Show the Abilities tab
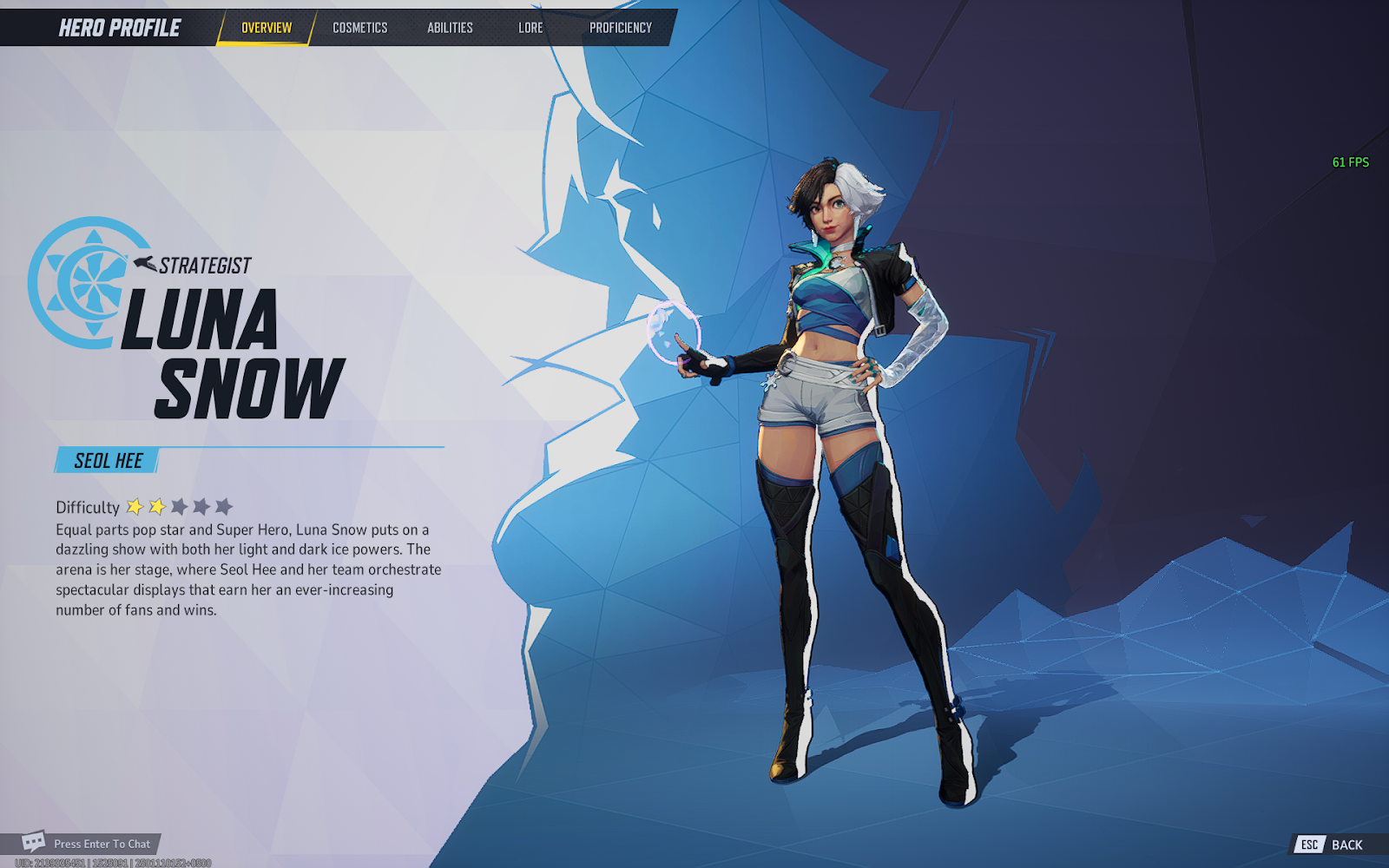This screenshot has width=1389, height=868. coord(450,28)
